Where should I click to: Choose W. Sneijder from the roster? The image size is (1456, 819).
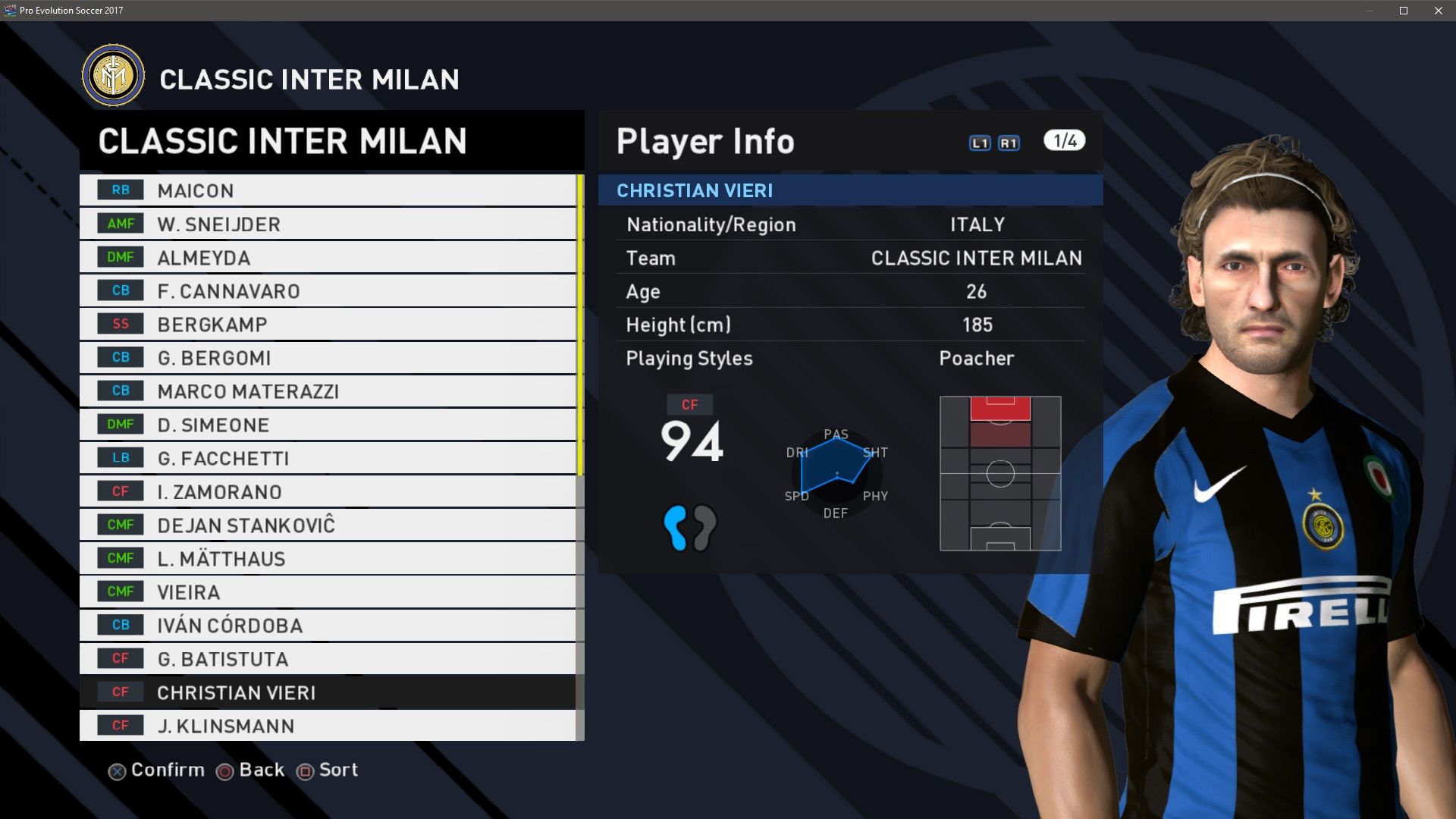click(328, 224)
